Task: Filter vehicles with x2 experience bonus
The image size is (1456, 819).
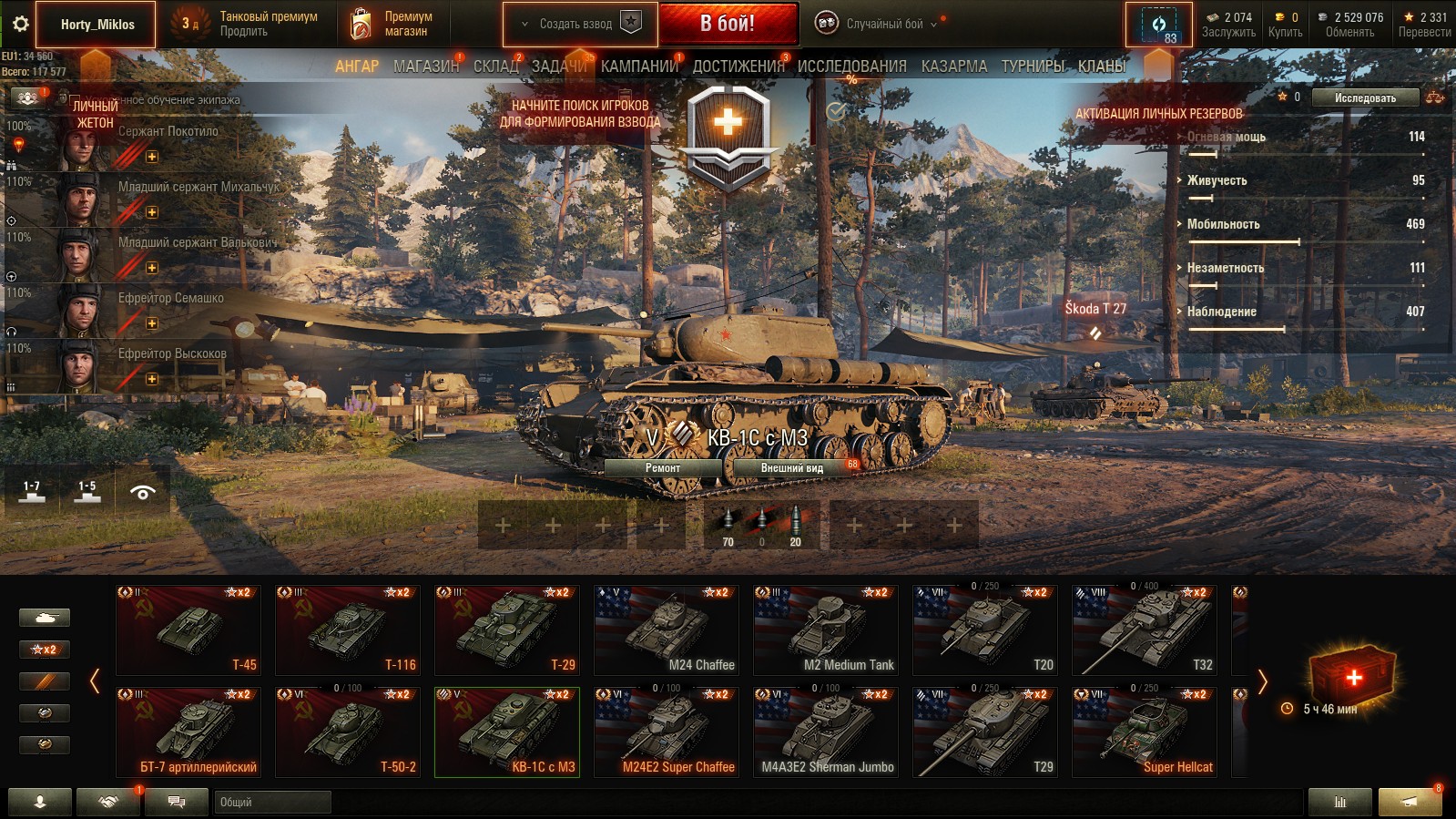Action: (x=45, y=649)
